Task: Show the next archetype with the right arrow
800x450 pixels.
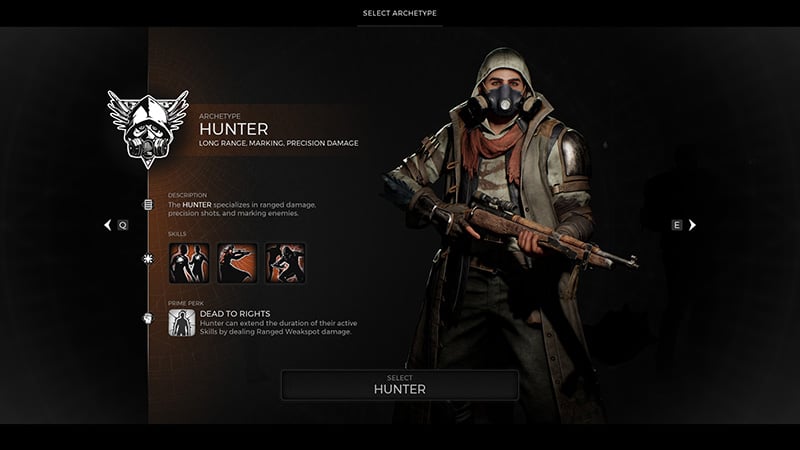Action: 692,225
